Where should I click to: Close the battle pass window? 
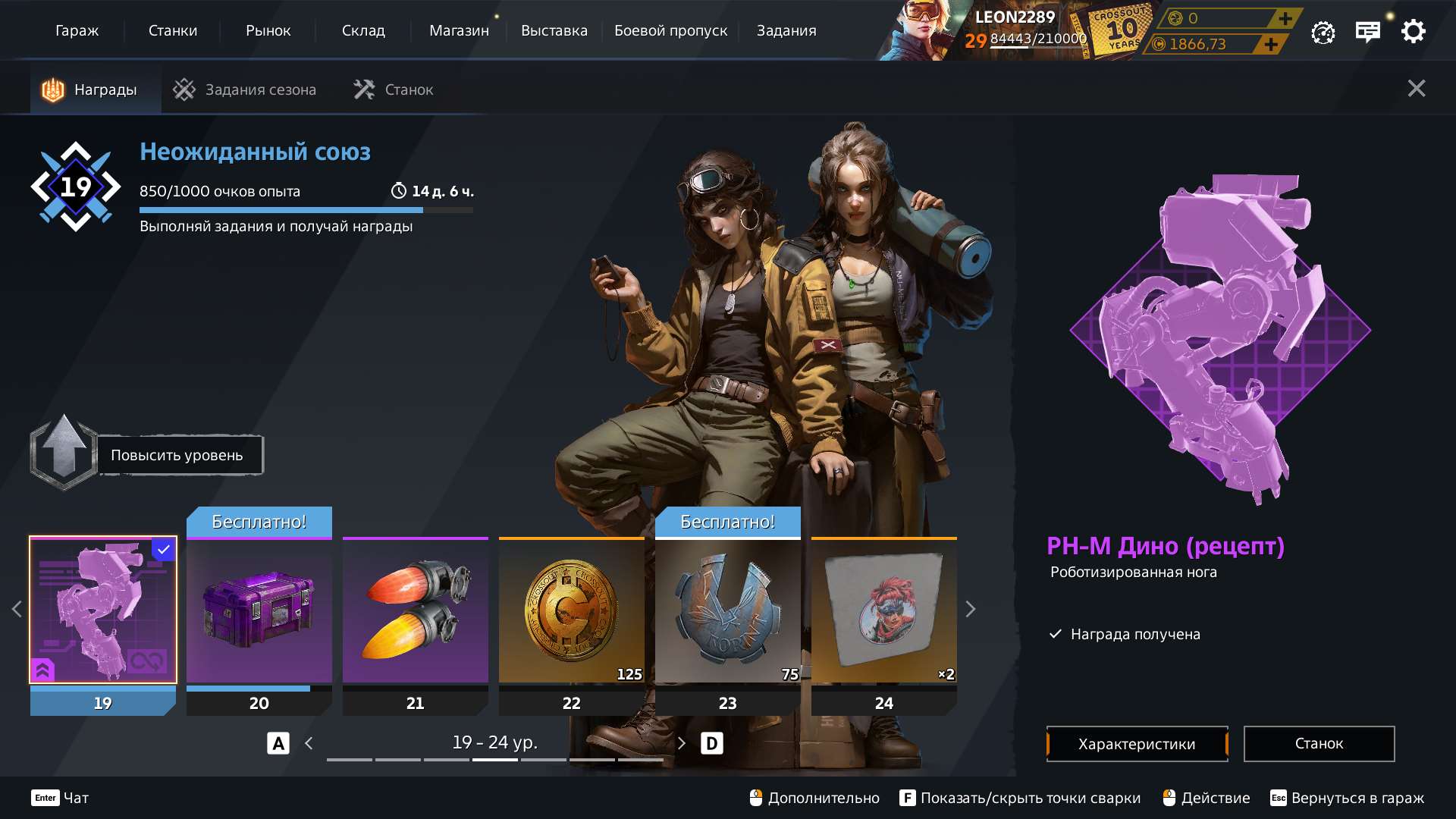[x=1416, y=89]
